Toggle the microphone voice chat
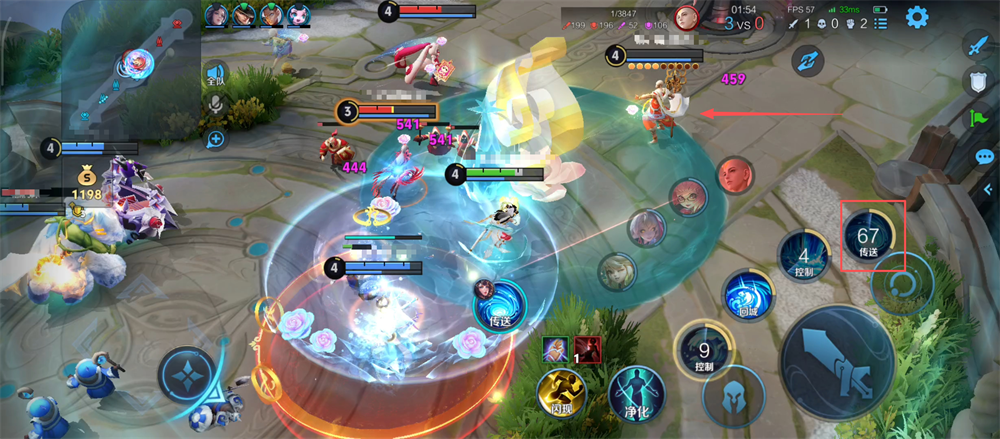1000x439 pixels. [x=214, y=106]
